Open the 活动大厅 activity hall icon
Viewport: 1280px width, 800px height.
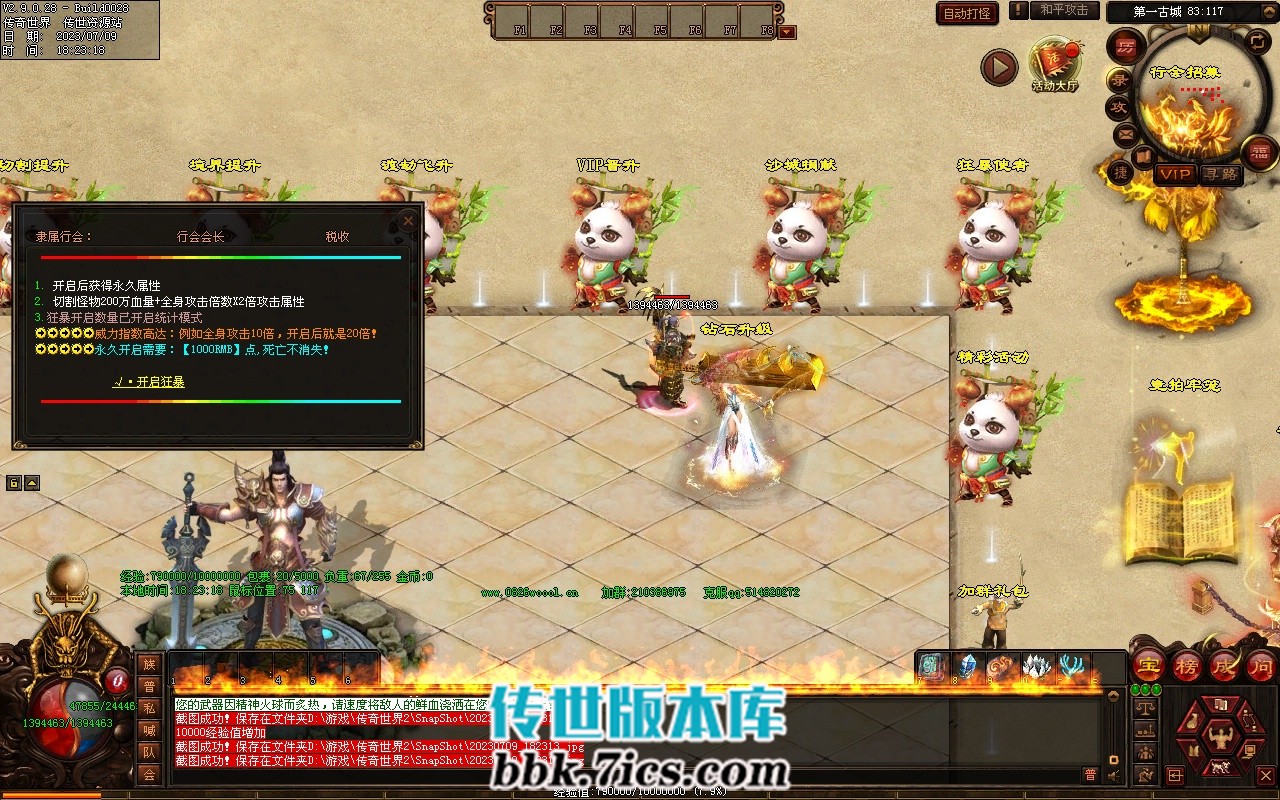(1055, 64)
